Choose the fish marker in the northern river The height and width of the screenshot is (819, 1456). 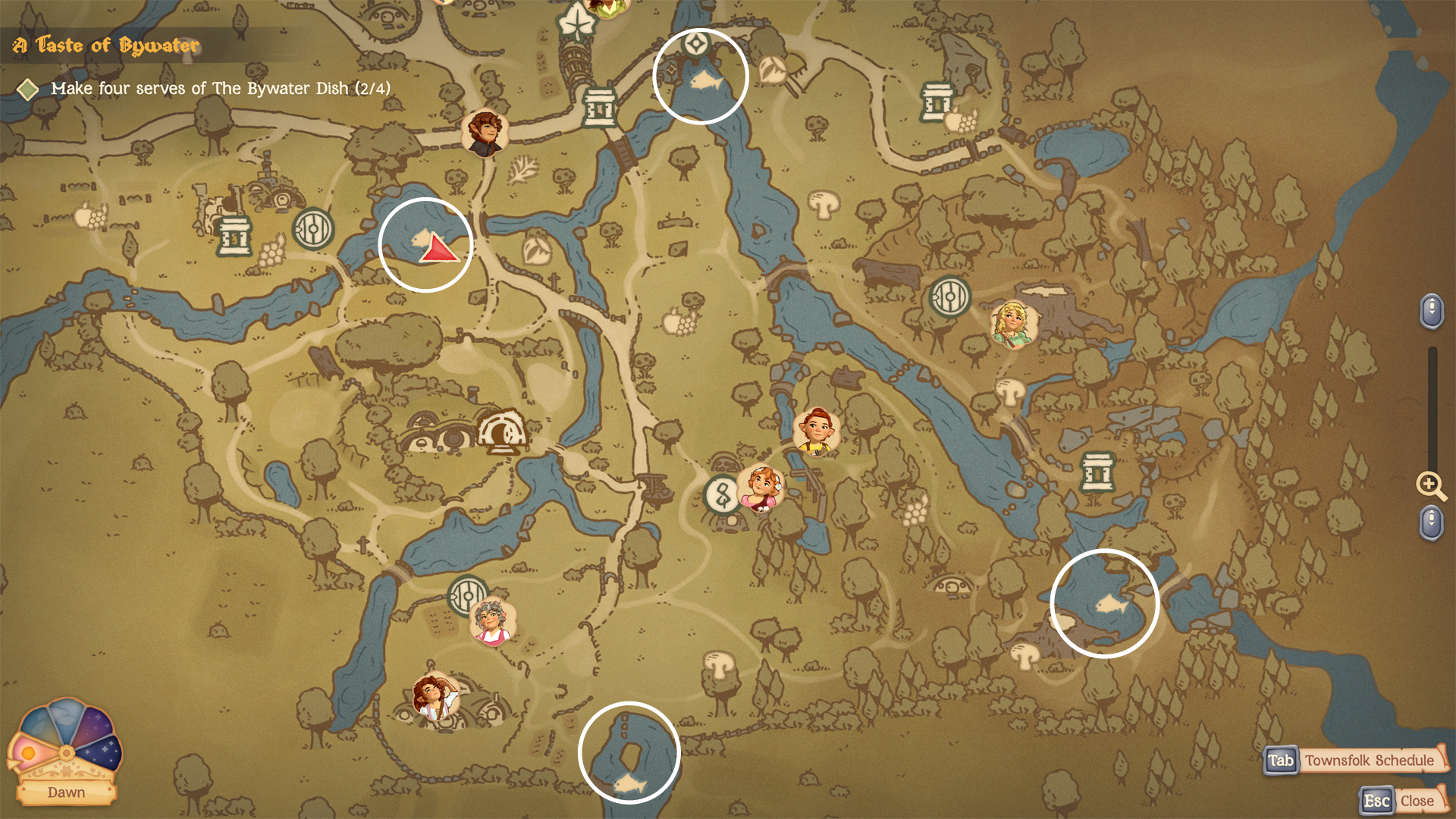point(705,79)
